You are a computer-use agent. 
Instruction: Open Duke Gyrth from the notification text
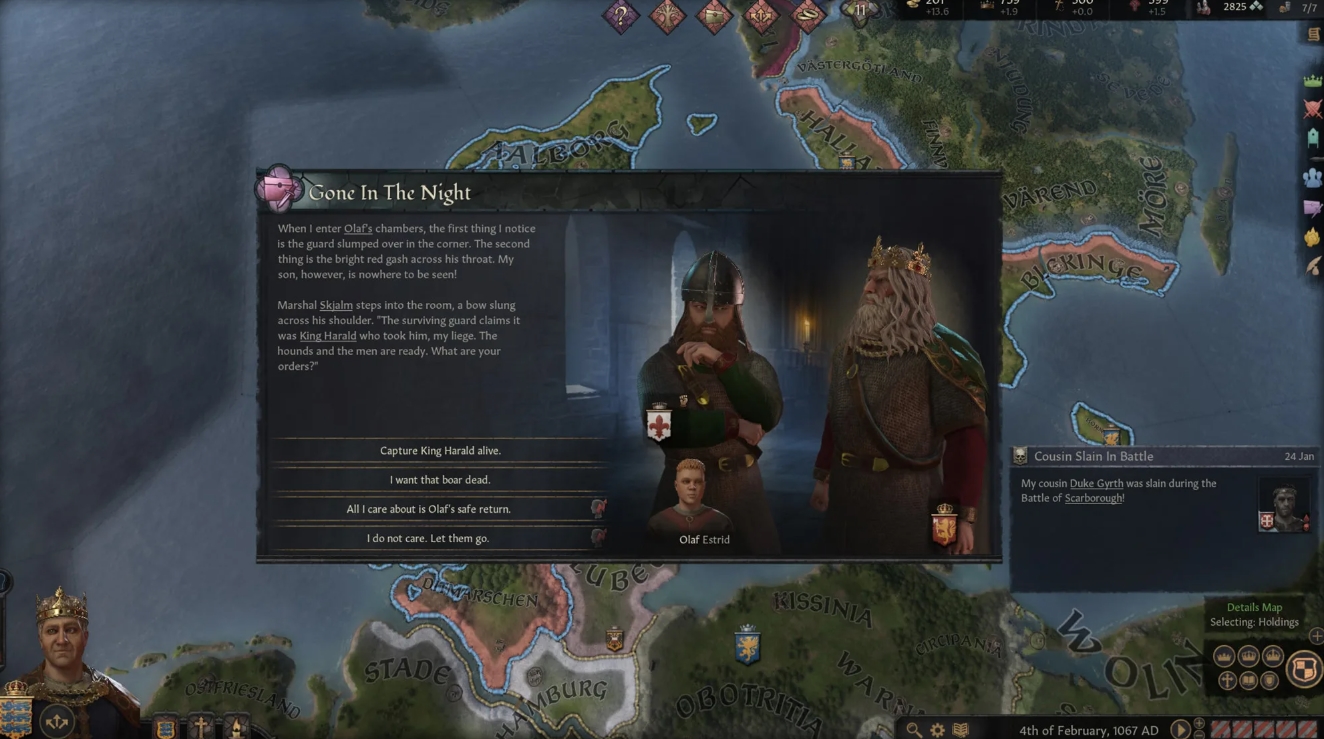click(1095, 483)
